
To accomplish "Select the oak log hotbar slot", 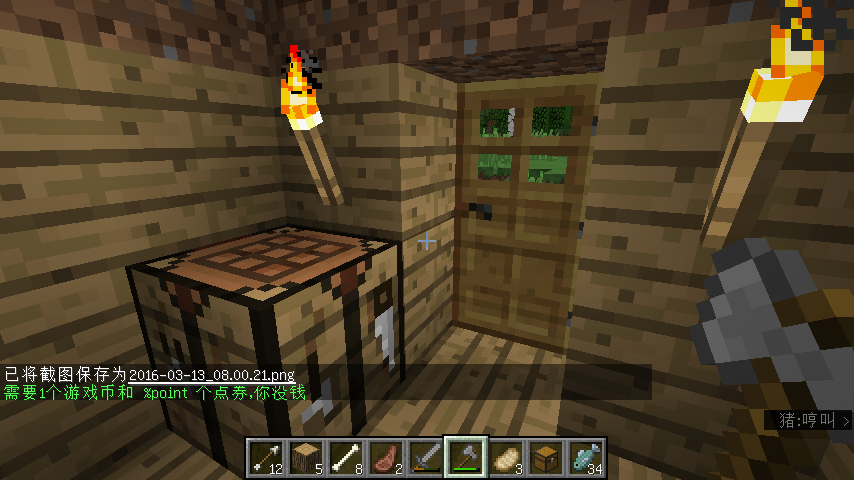I will pos(306,457).
